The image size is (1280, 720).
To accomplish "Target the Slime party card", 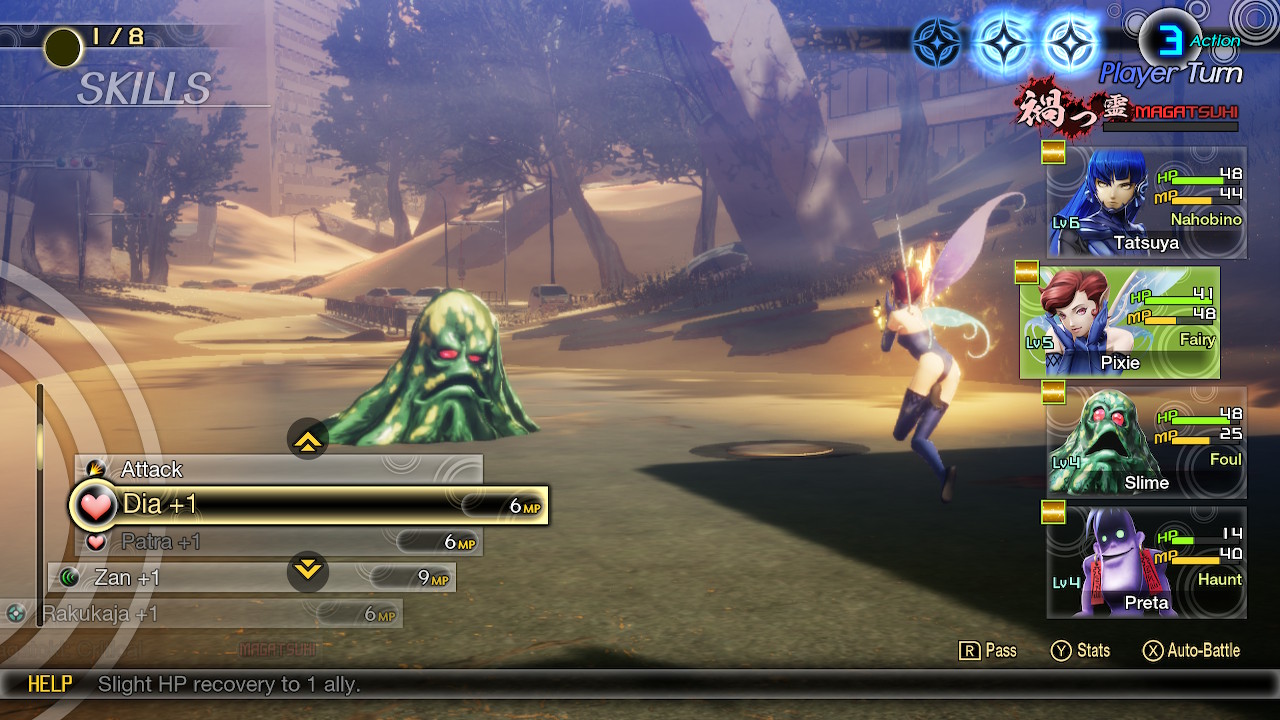I will click(1146, 442).
